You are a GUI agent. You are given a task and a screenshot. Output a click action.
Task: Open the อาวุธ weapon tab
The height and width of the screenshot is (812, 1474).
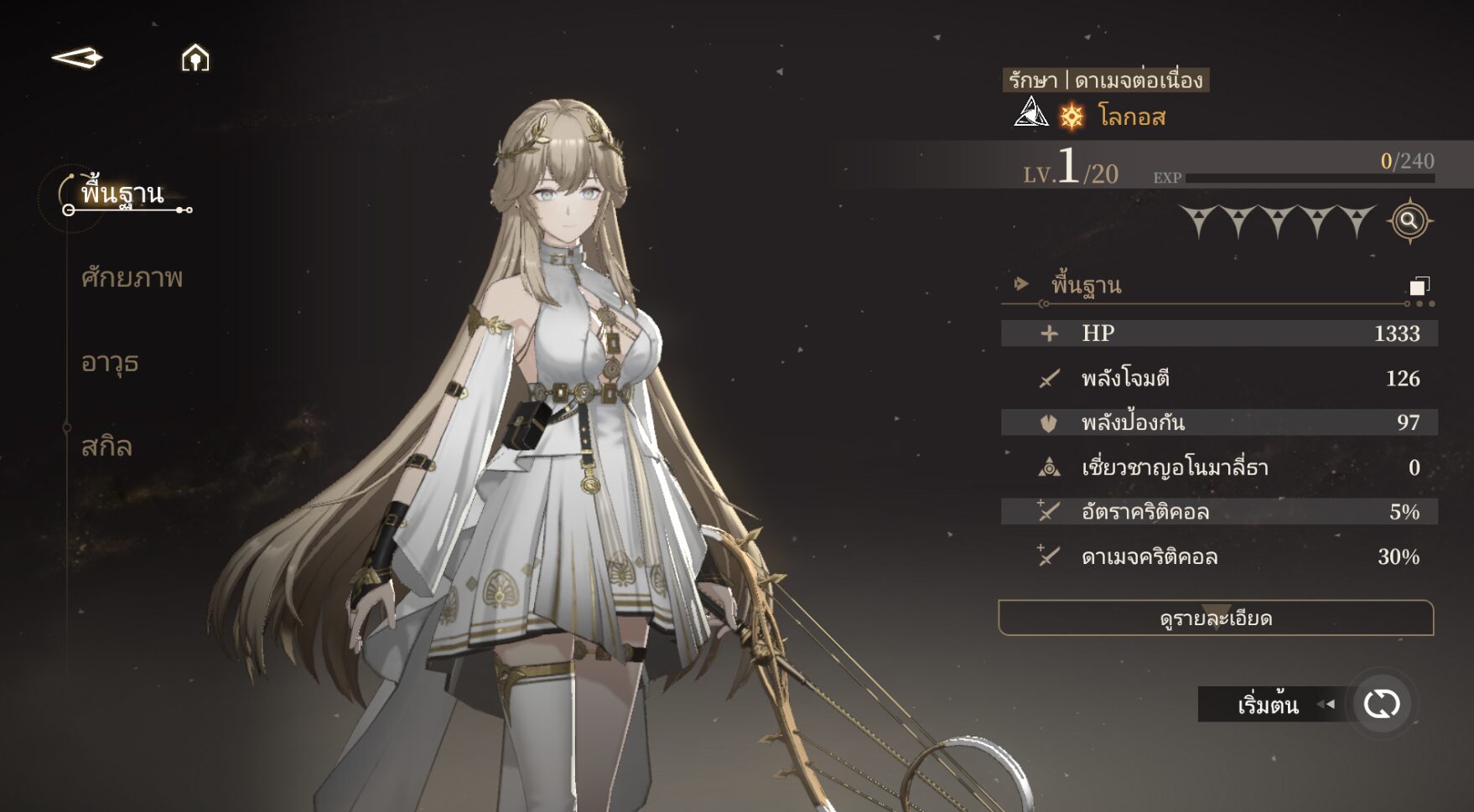(x=110, y=362)
